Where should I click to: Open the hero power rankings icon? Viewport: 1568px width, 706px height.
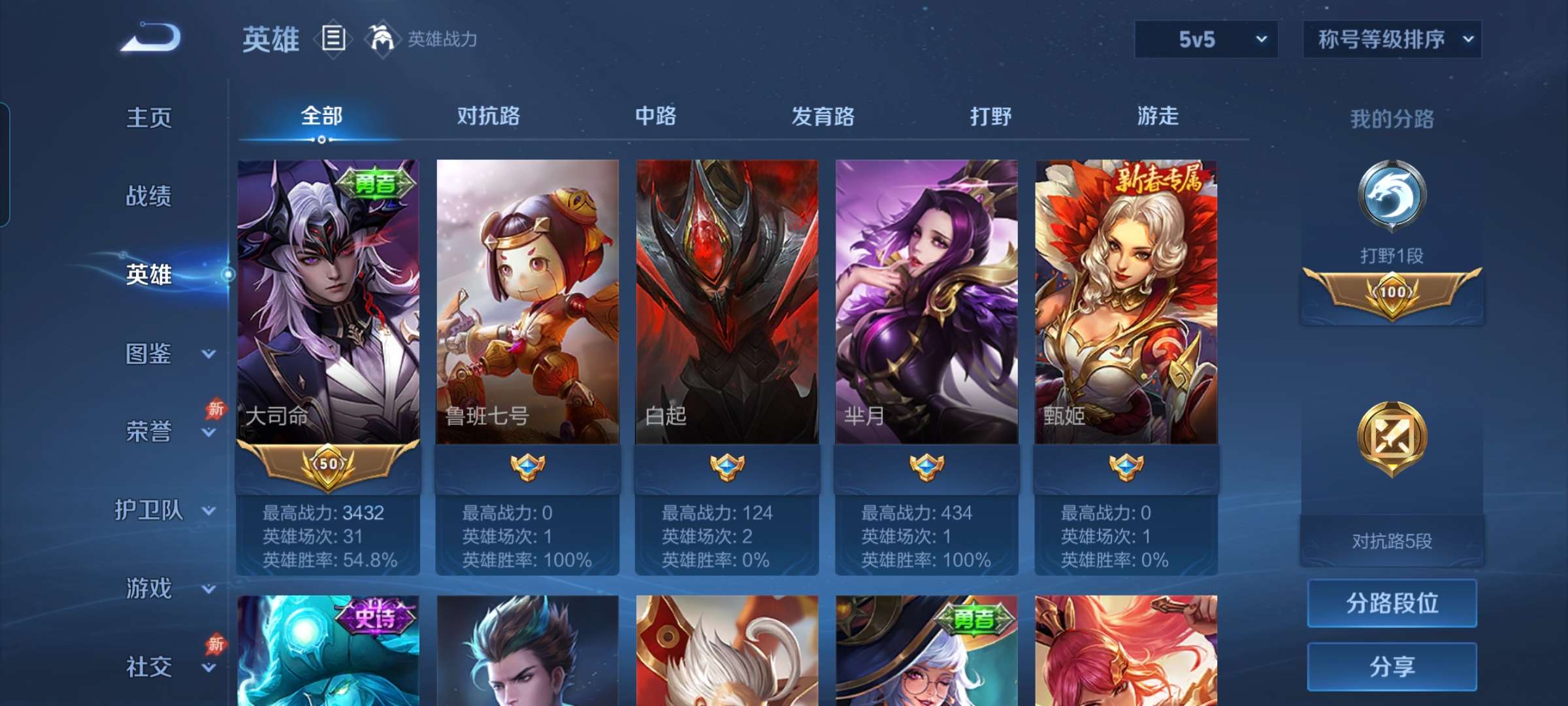point(384,39)
